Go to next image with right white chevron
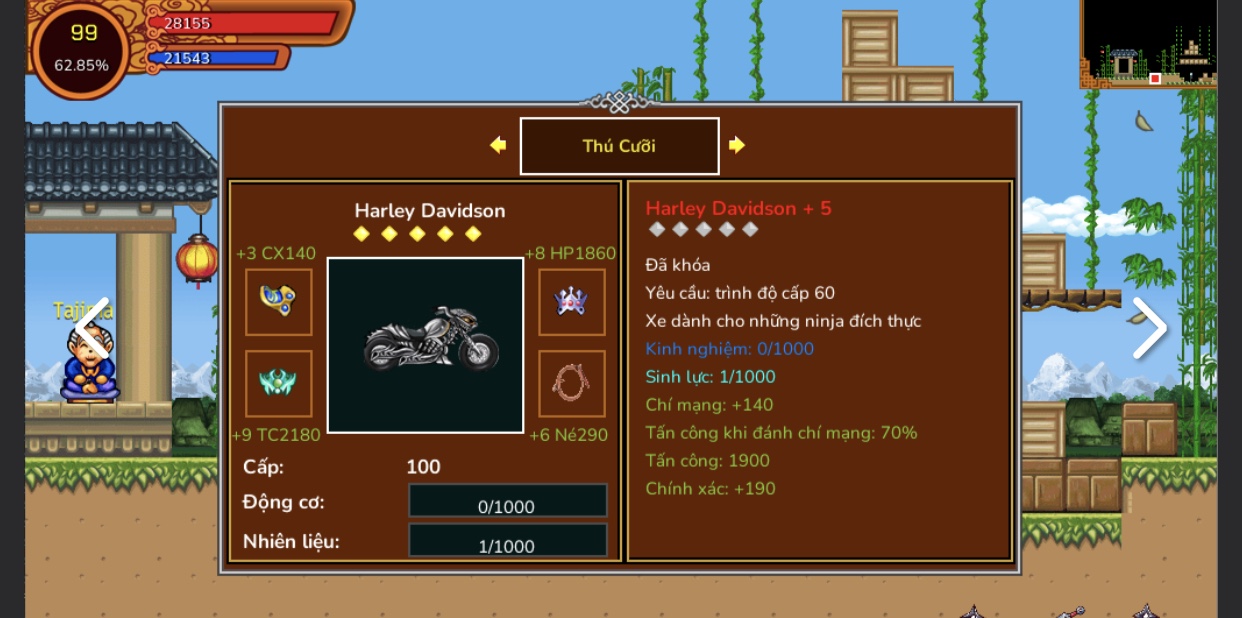This screenshot has height=618, width=1242. pyautogui.click(x=1149, y=328)
